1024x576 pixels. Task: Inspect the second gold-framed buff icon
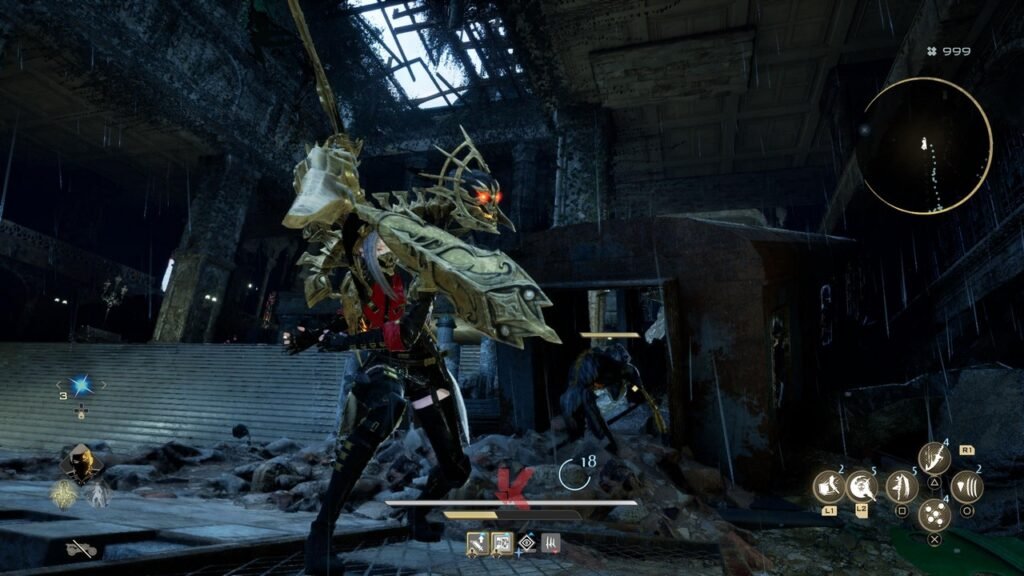click(x=502, y=543)
